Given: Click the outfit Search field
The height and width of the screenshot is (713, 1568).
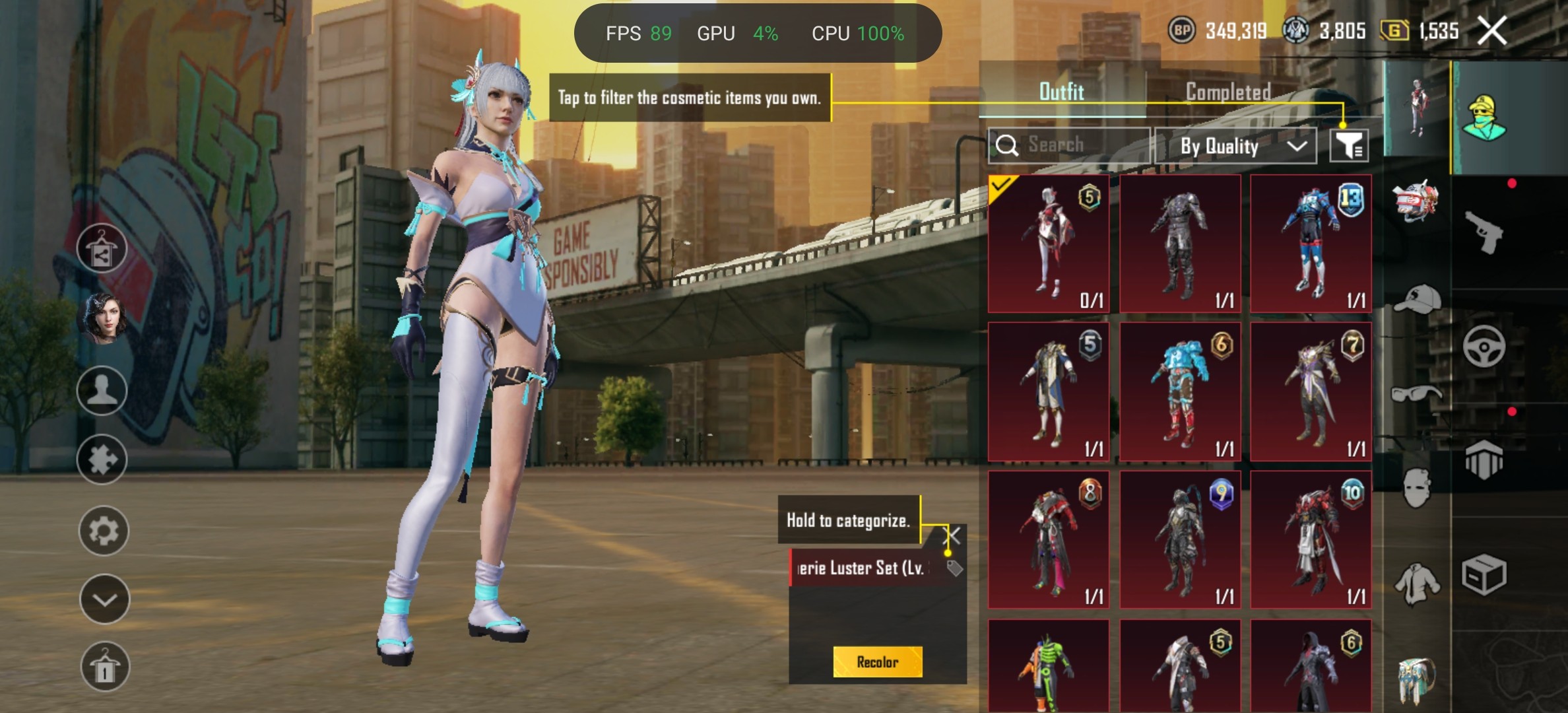Looking at the screenshot, I should (x=1069, y=145).
